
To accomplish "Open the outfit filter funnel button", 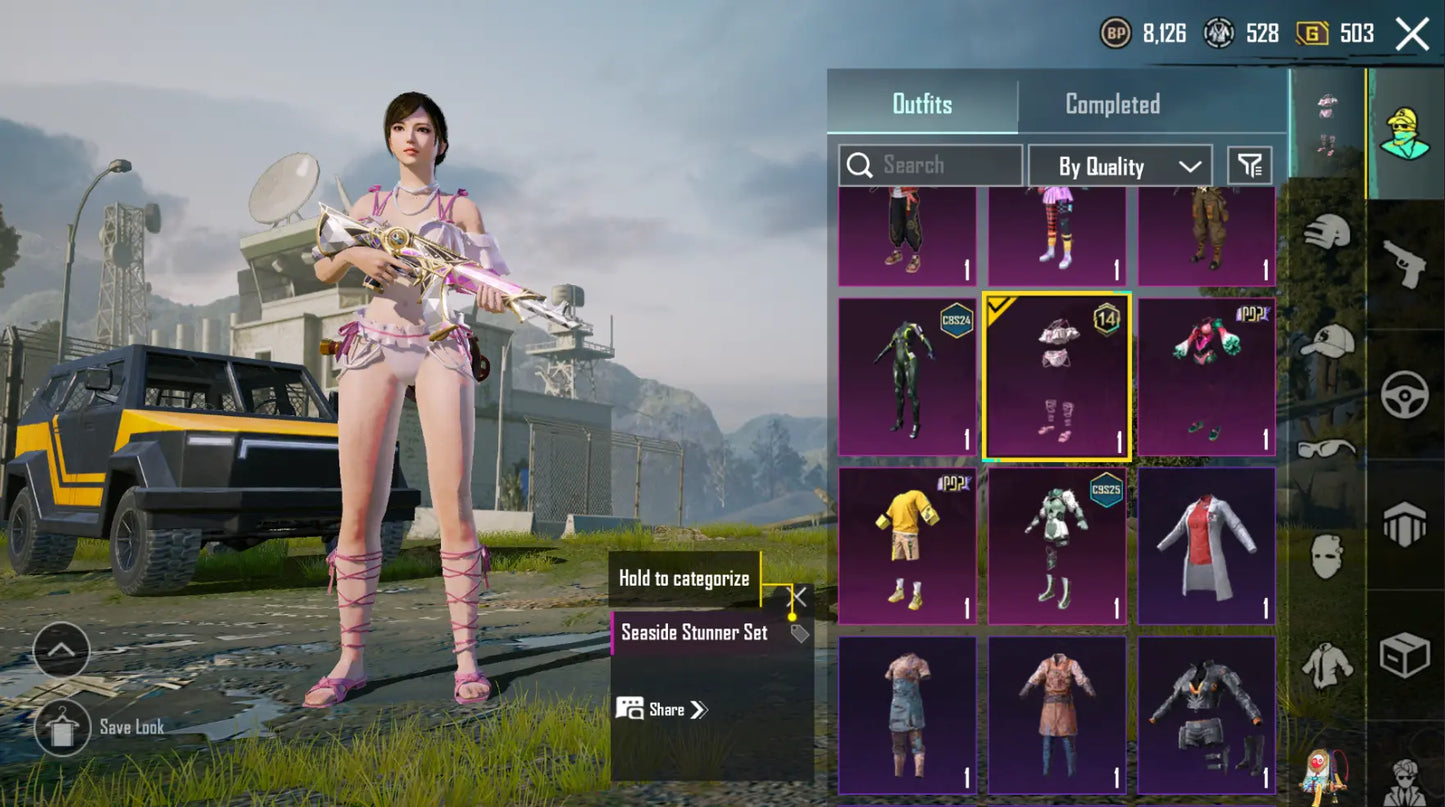I will (1250, 166).
